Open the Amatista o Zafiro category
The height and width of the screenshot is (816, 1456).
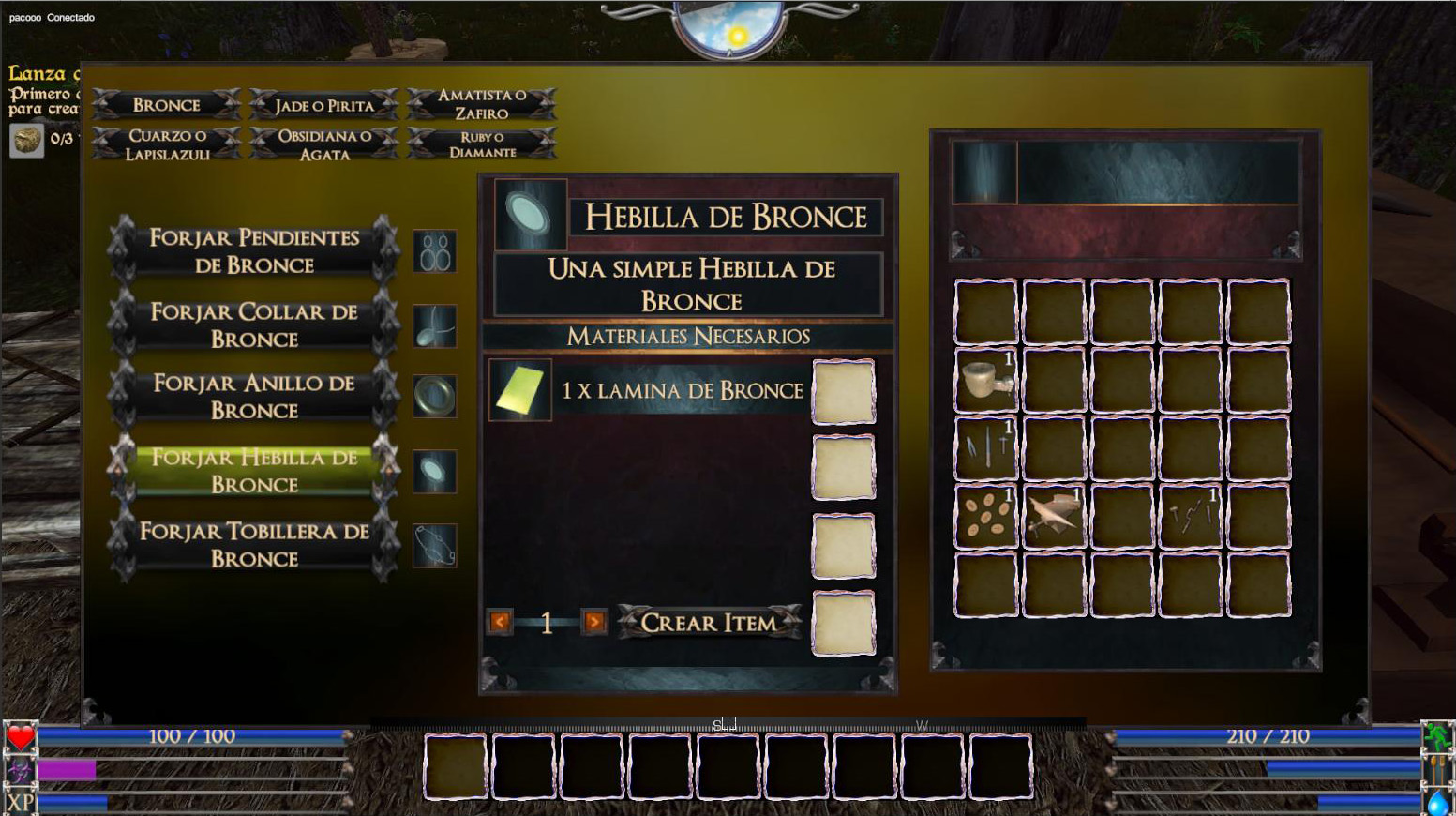tap(481, 104)
